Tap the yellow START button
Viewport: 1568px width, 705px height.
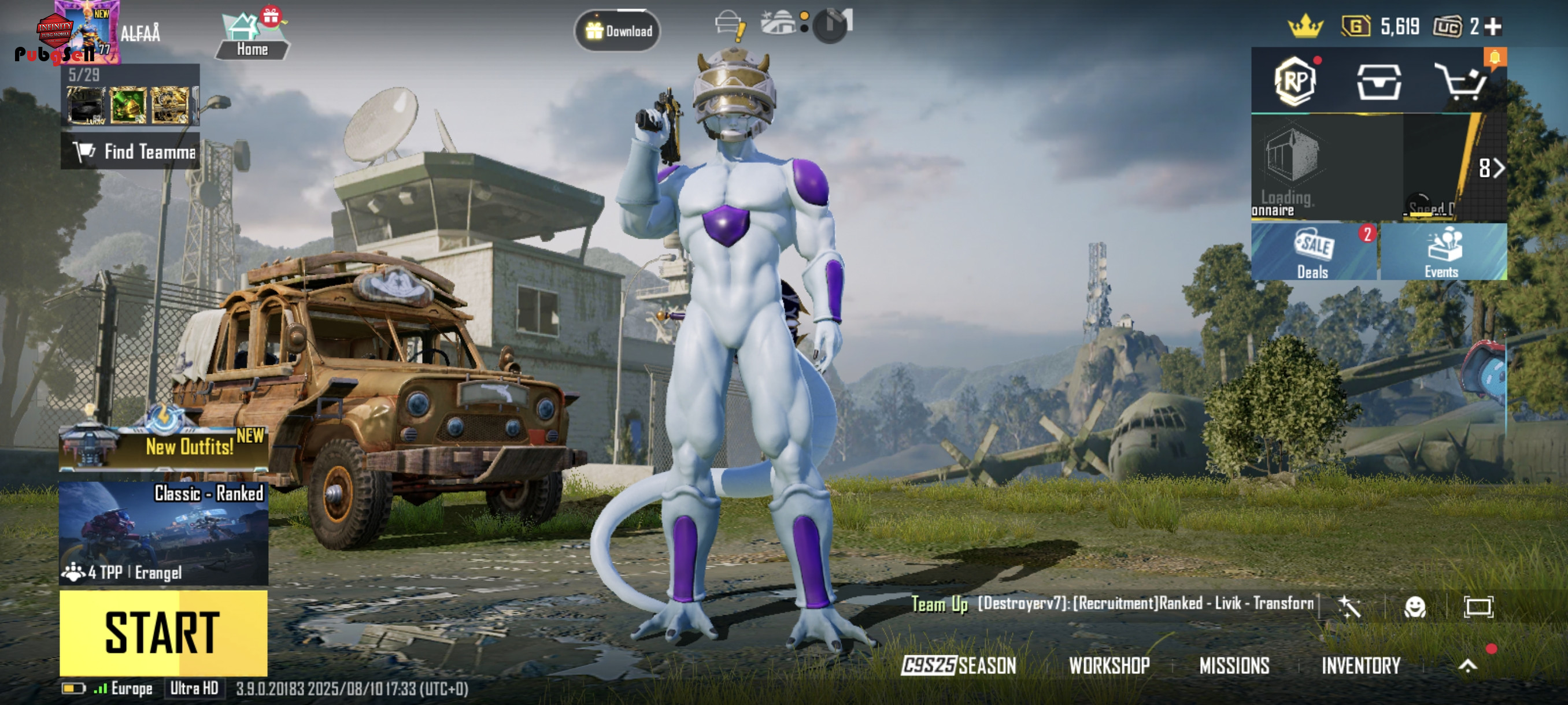[x=163, y=633]
